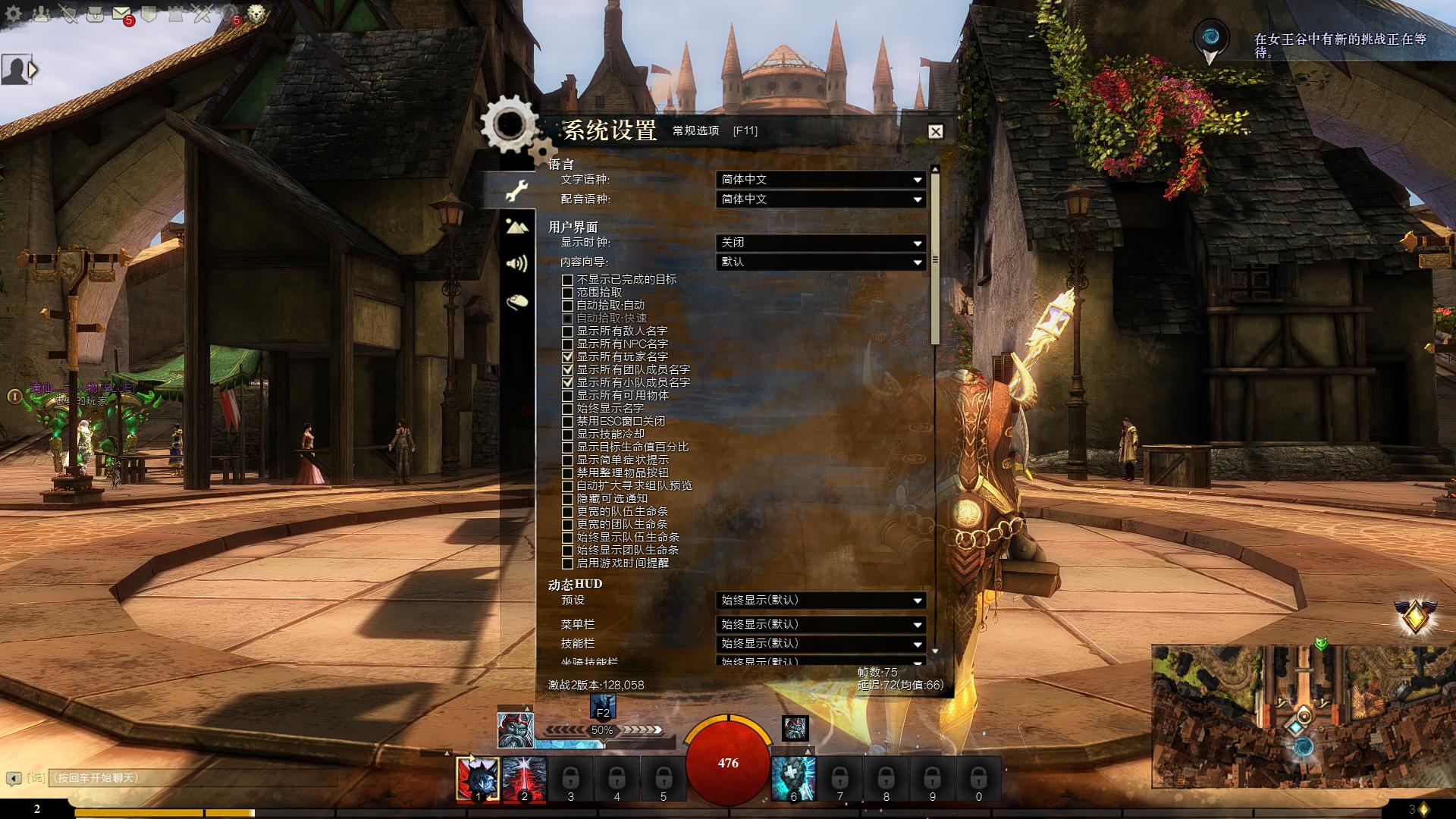Uncheck 显示所有玩家名字 option
The height and width of the screenshot is (819, 1456).
[567, 356]
